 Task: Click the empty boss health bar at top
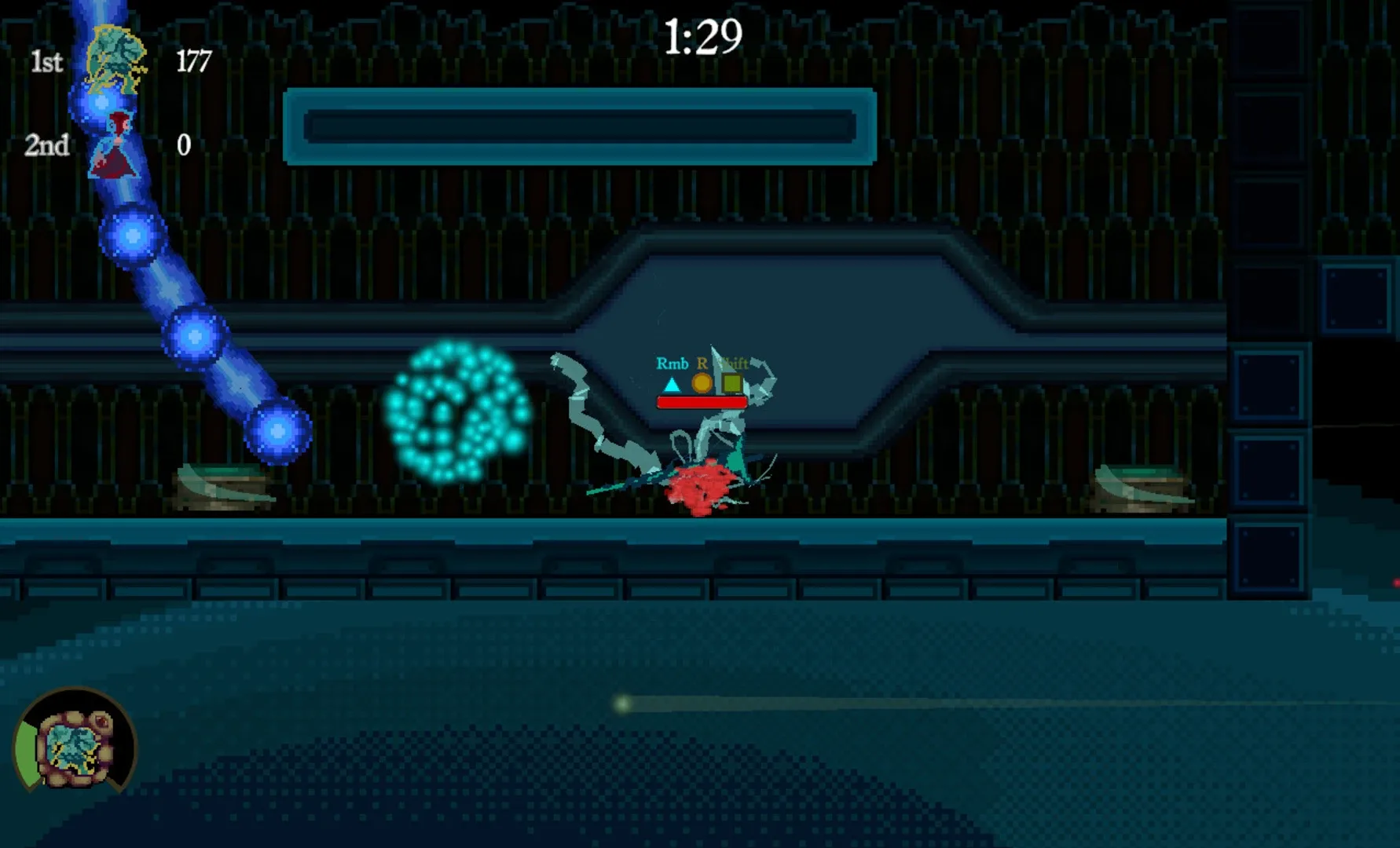tap(580, 129)
